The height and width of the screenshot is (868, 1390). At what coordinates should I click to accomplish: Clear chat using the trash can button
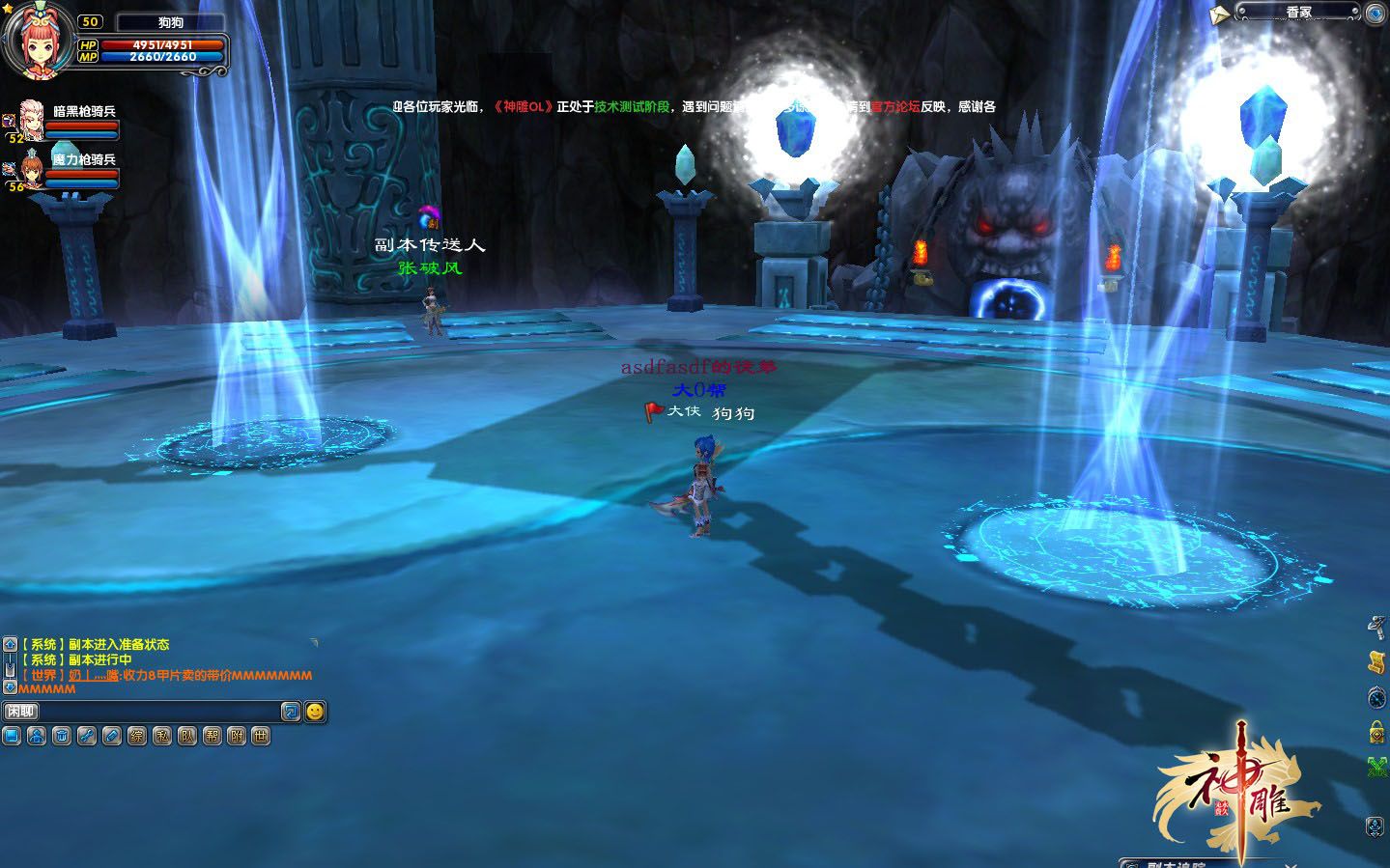point(62,737)
